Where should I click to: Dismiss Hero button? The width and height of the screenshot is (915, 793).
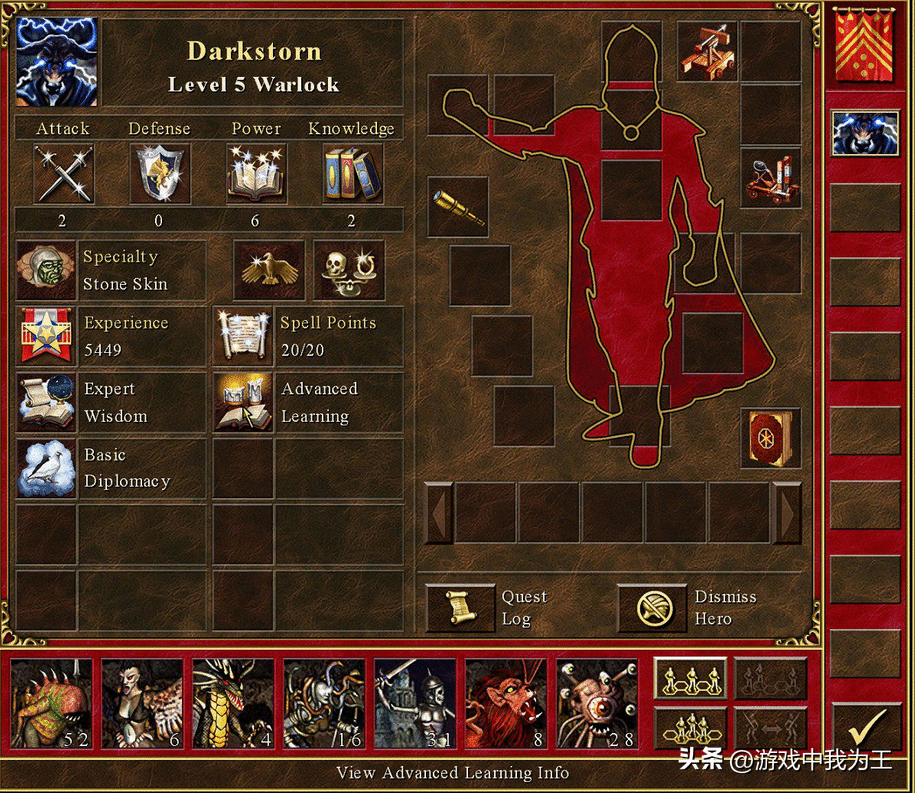(x=651, y=608)
